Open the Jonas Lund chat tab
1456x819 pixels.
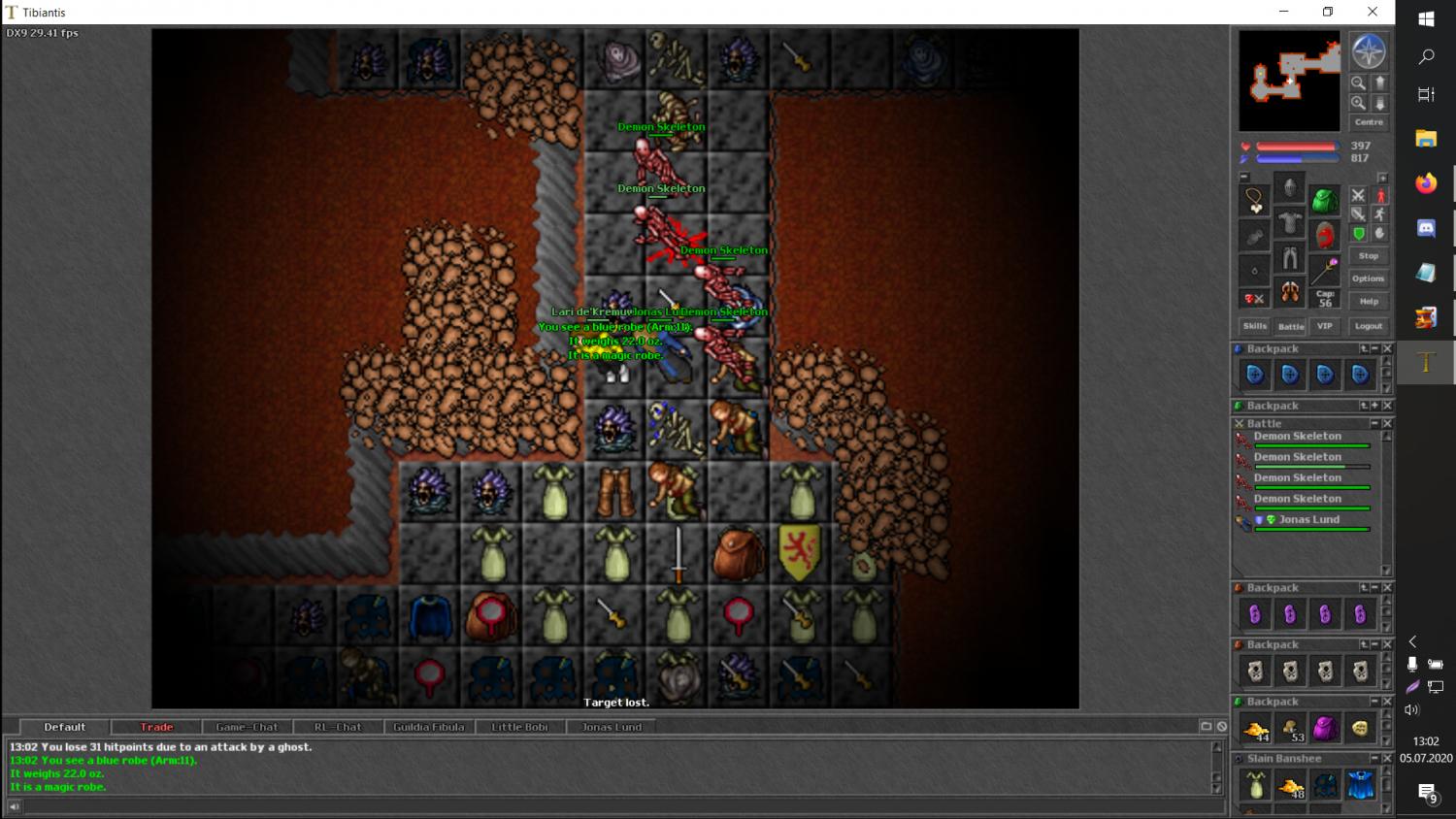point(612,727)
